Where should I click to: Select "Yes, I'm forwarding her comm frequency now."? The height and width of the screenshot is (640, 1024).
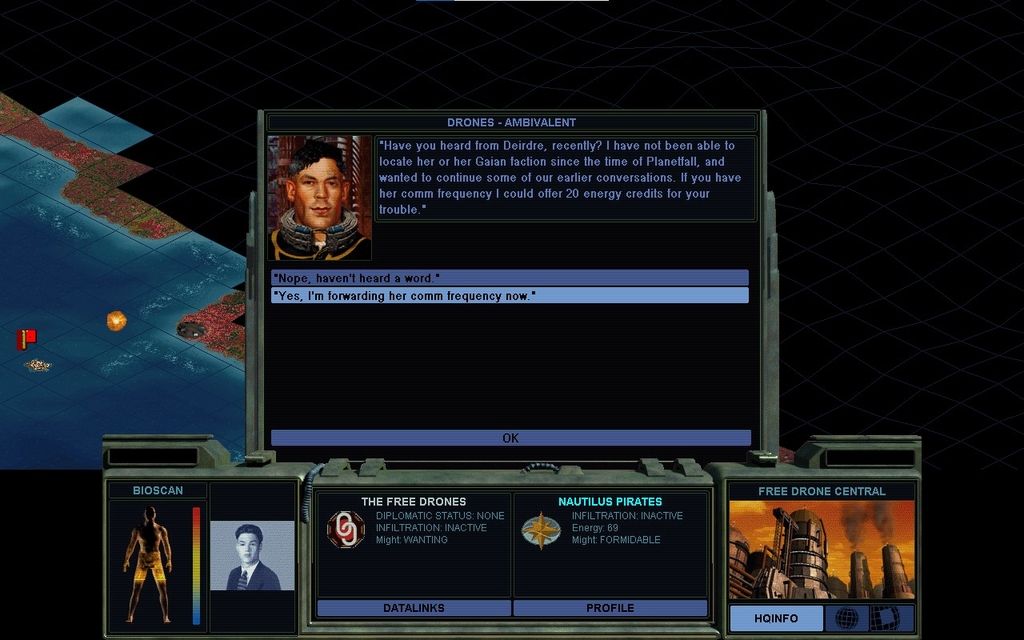pyautogui.click(x=509, y=295)
